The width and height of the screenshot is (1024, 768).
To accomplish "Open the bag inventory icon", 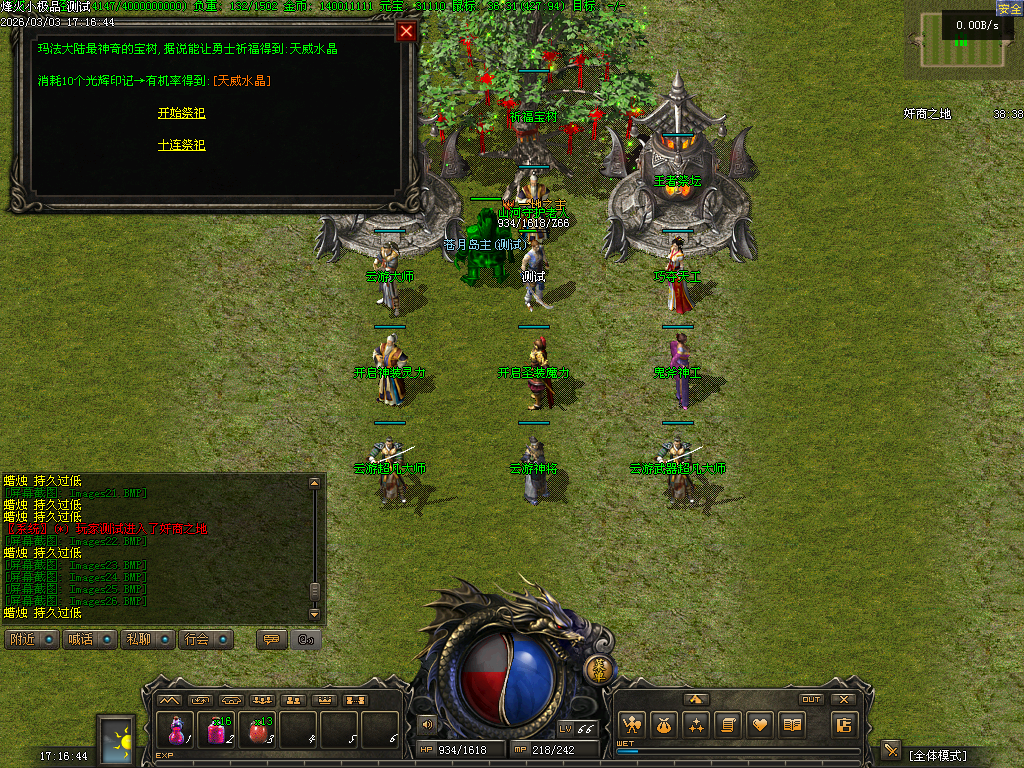I will click(x=662, y=724).
